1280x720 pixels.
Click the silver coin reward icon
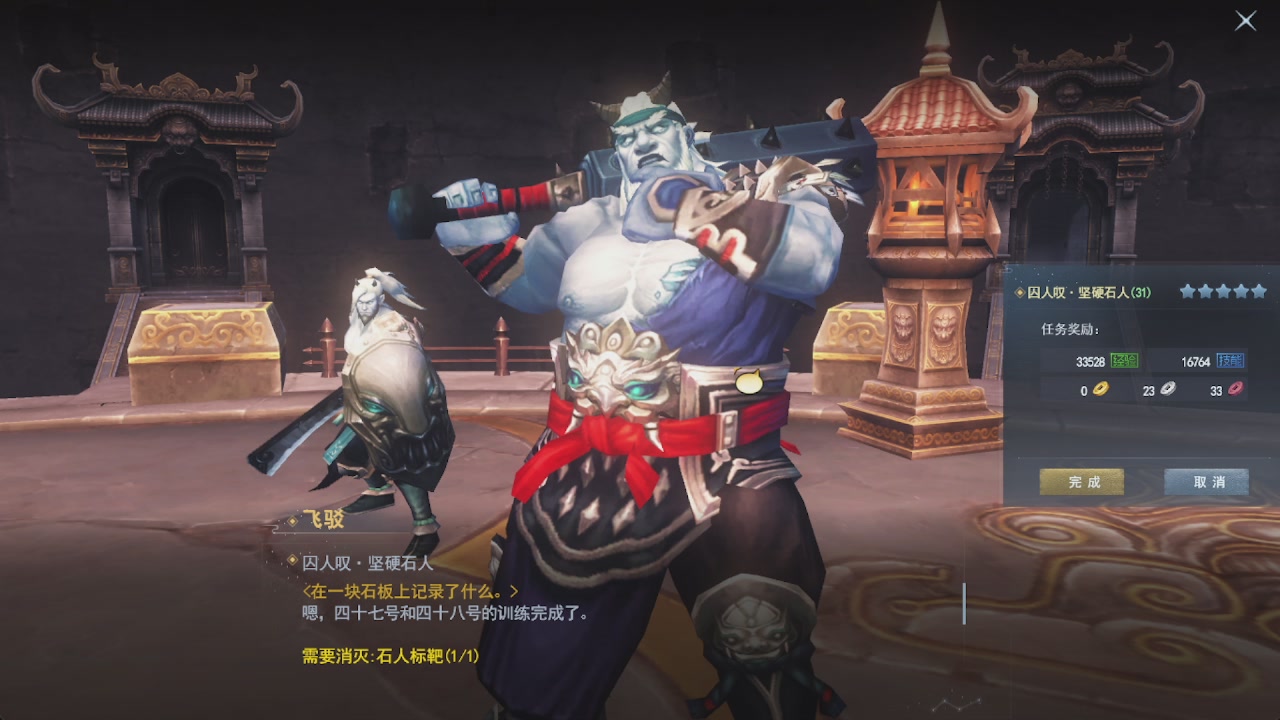tap(1165, 390)
